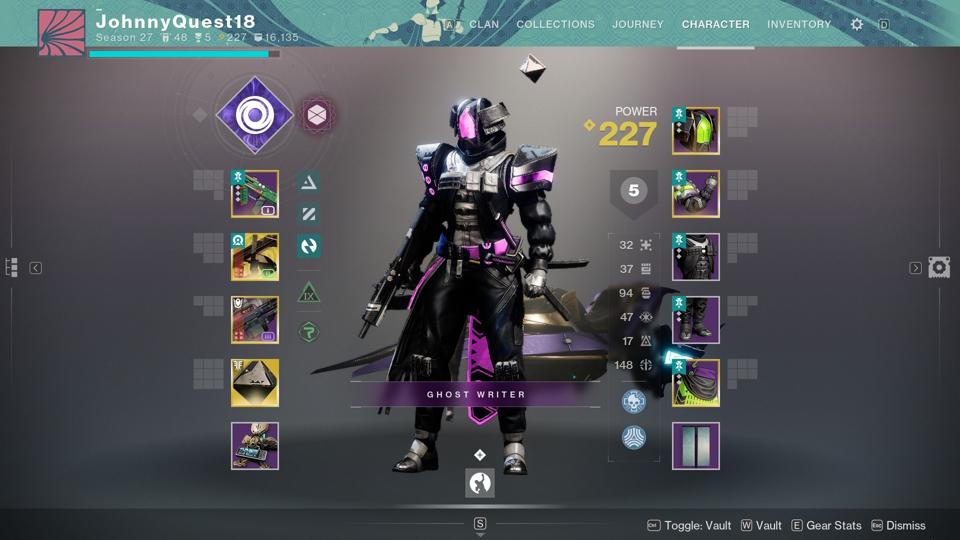The width and height of the screenshot is (960, 540).
Task: Choose the purple and green cloak slot
Action: (696, 383)
